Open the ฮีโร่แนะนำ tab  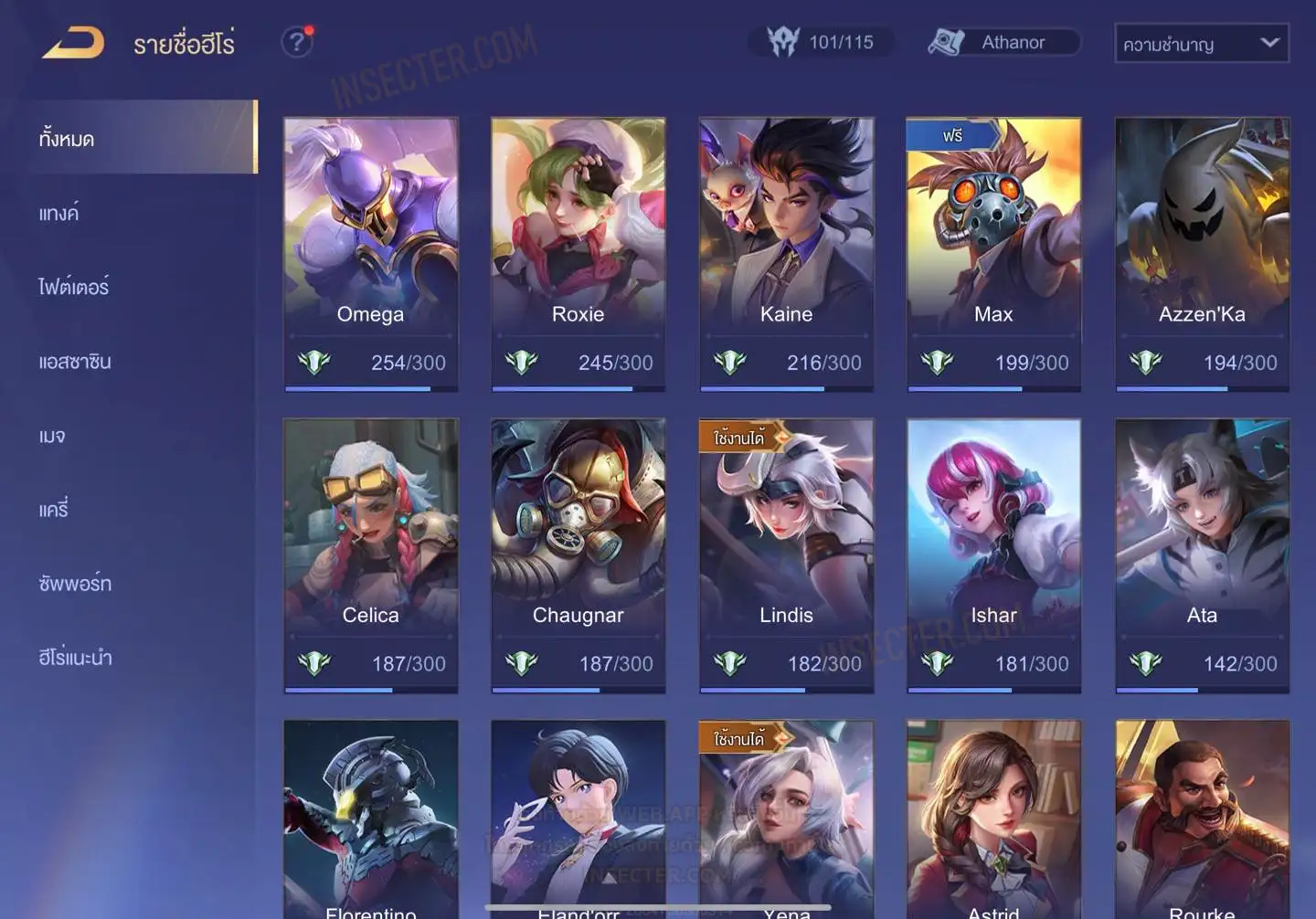75,658
